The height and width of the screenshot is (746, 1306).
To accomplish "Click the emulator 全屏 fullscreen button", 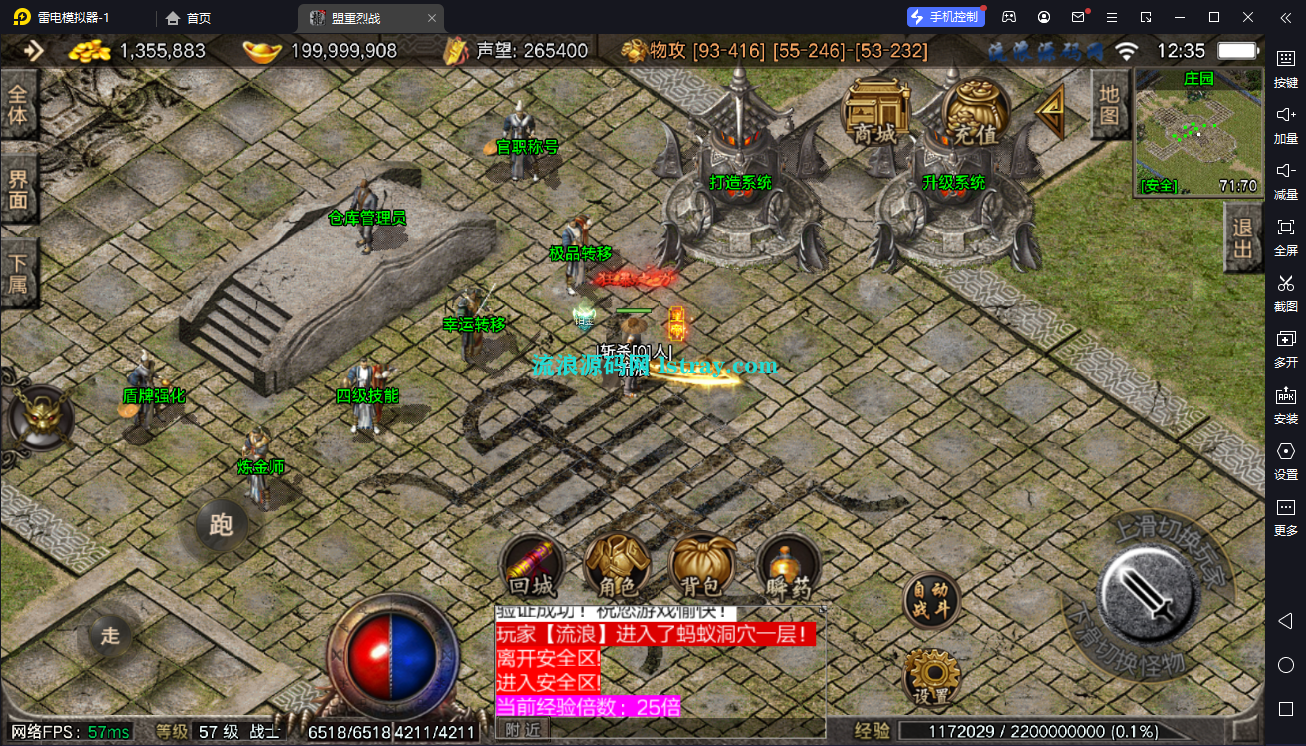I will click(x=1285, y=236).
